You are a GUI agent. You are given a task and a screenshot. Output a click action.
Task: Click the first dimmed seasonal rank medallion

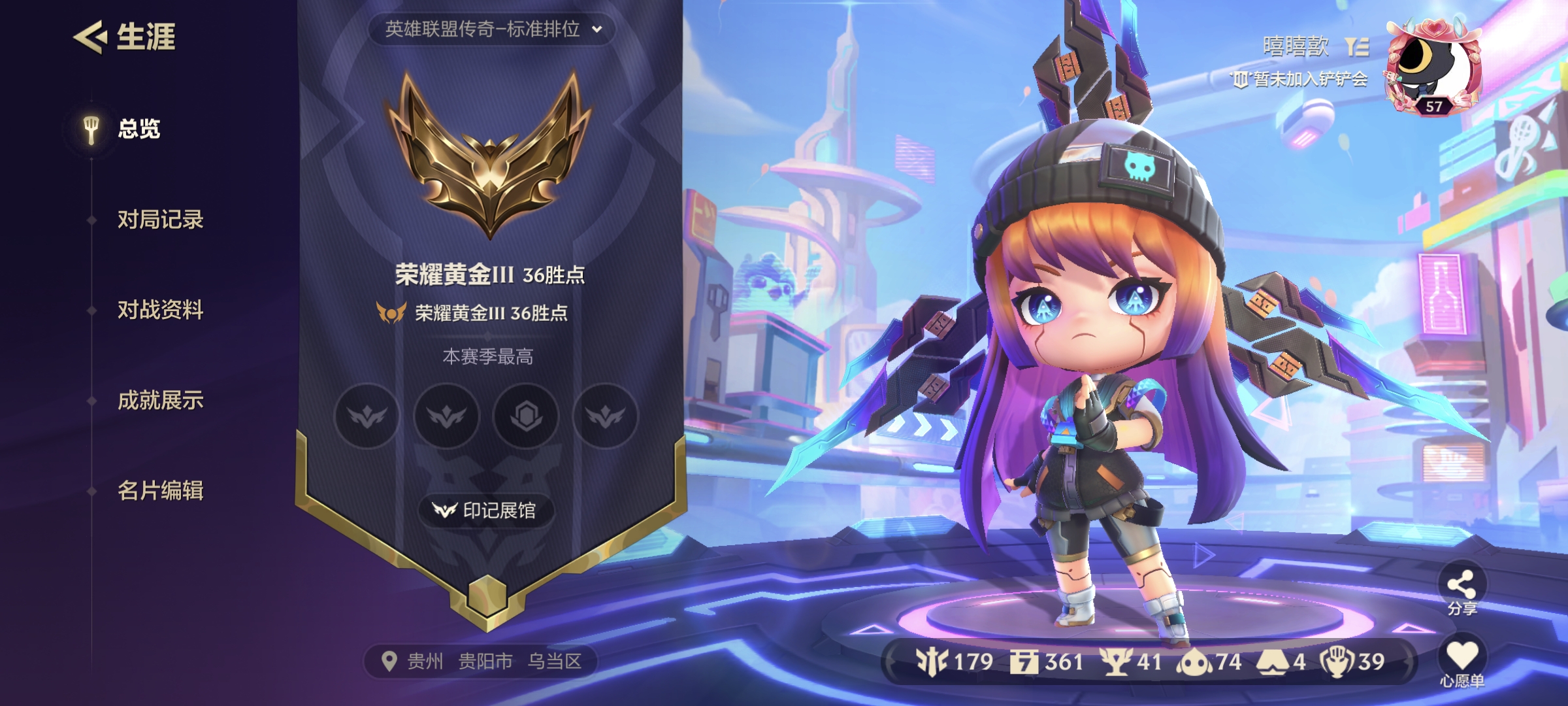(x=367, y=416)
